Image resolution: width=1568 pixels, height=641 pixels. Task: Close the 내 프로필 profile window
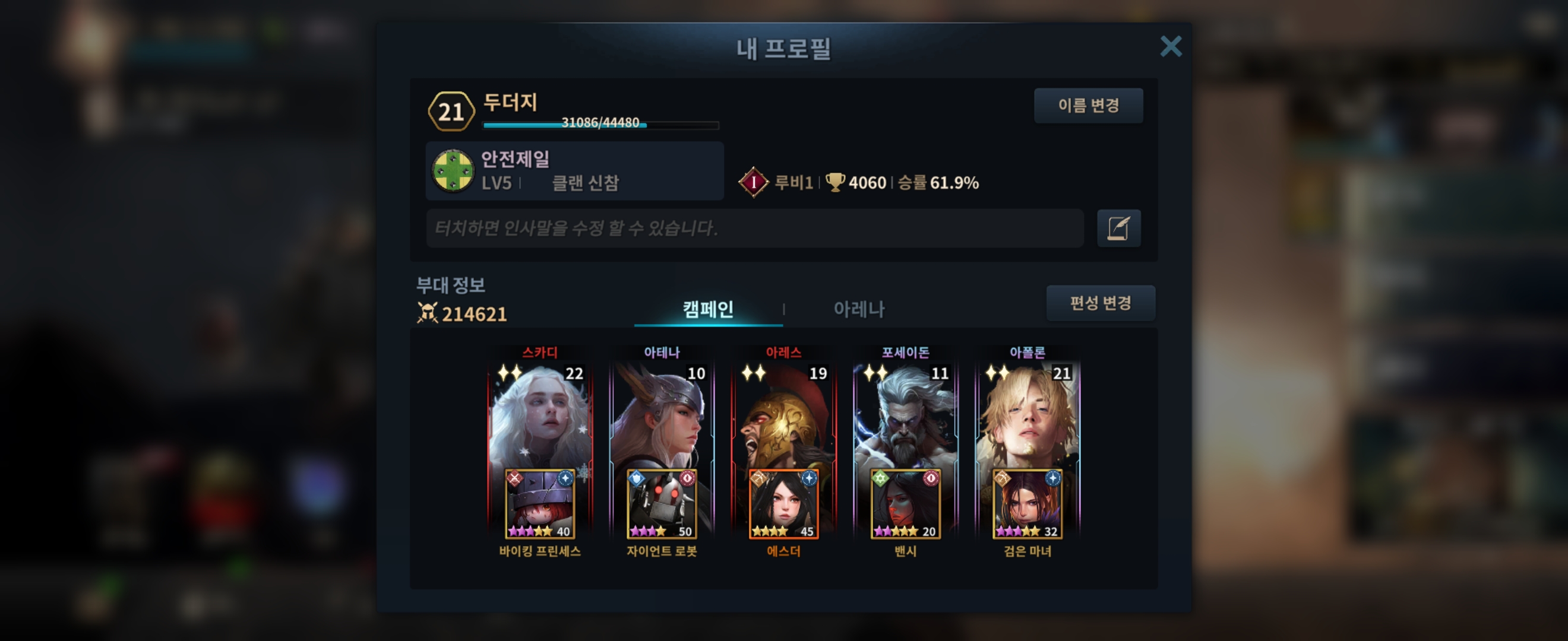coord(1170,46)
